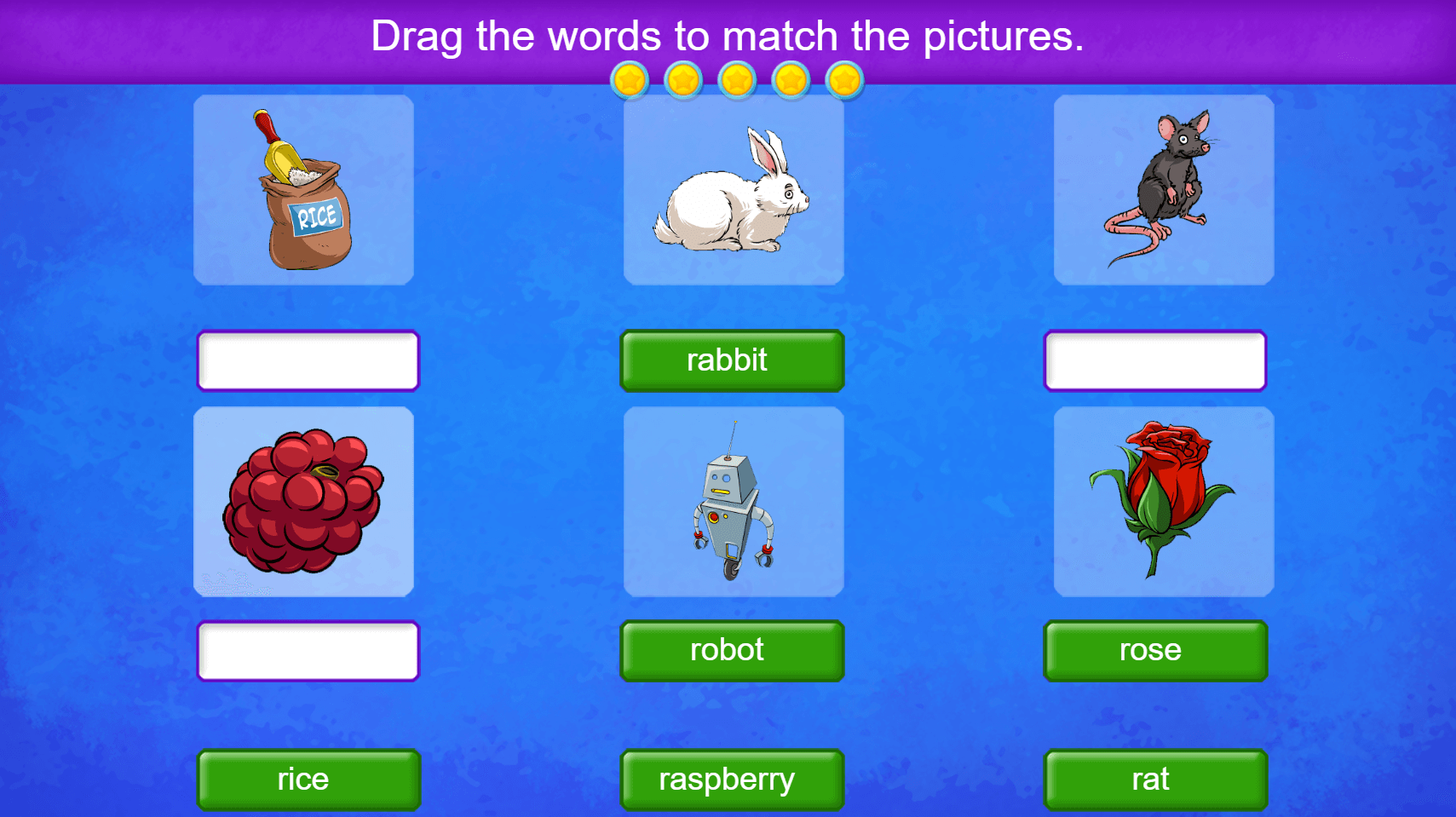Click the empty box below the raspberry picture
The width and height of the screenshot is (1456, 817).
(x=308, y=650)
